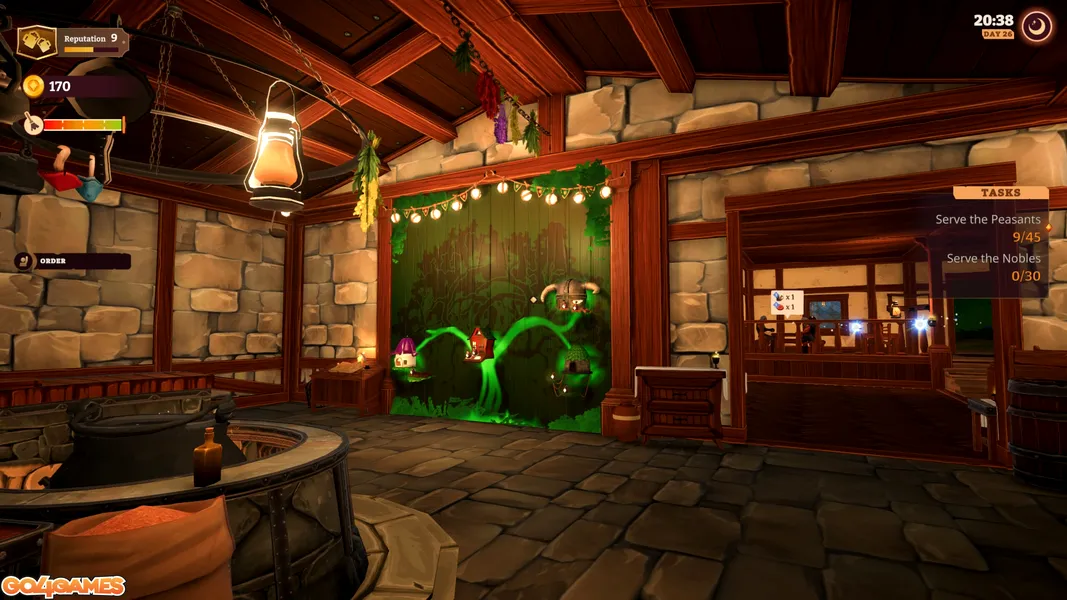1067x600 pixels.
Task: Choose the Serve the Nobles task
Action: click(x=993, y=267)
